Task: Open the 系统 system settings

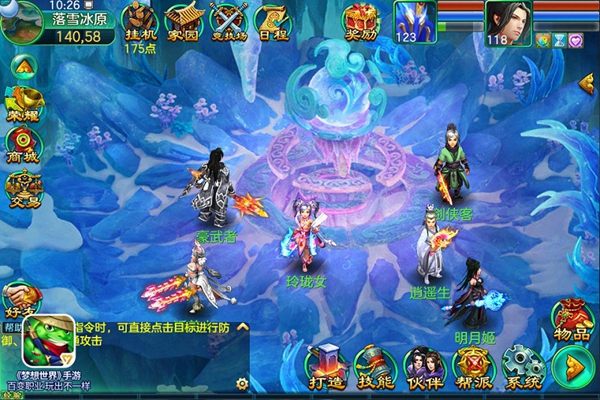Action: click(521, 366)
